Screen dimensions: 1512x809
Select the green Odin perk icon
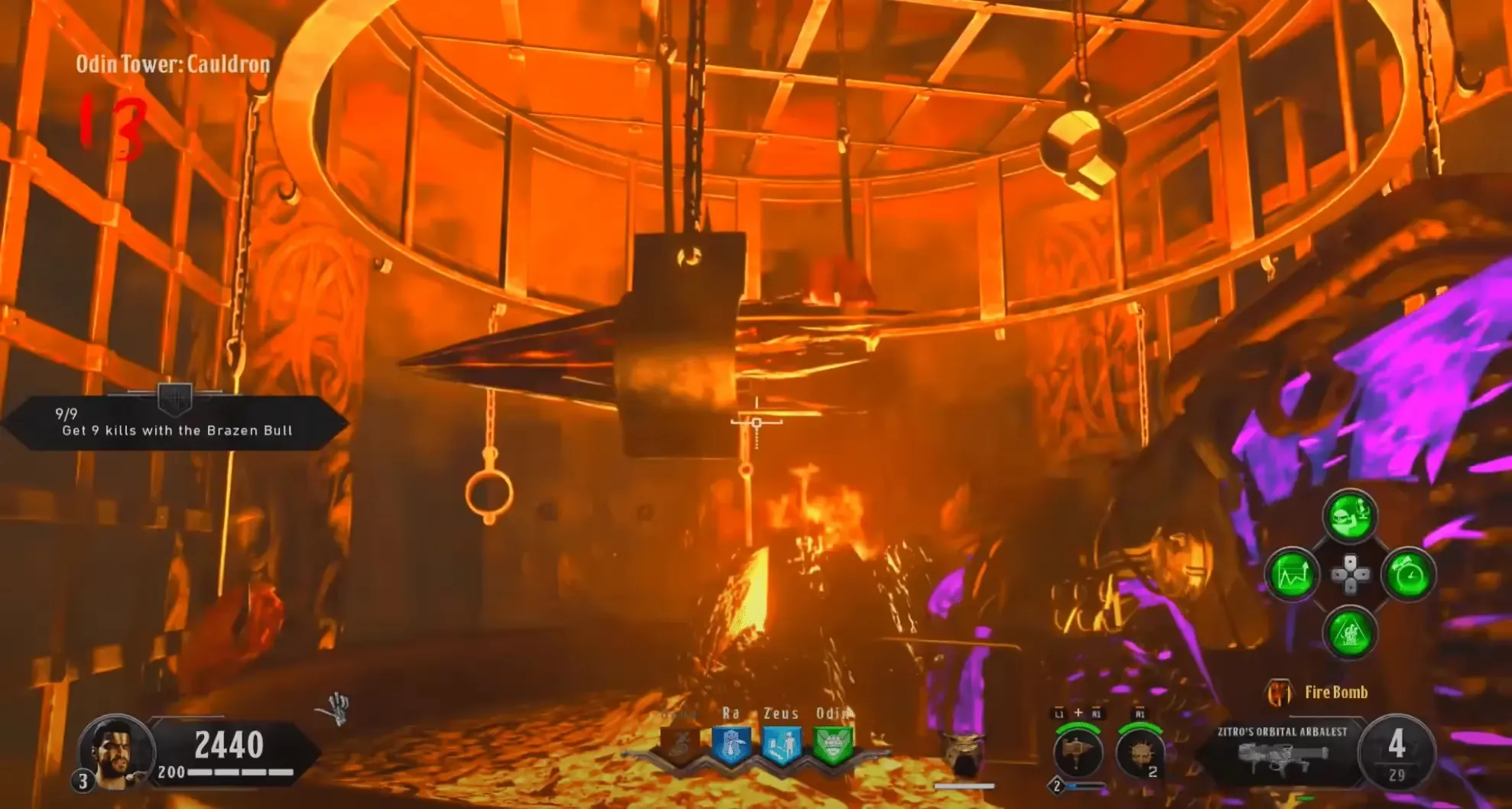[x=832, y=745]
